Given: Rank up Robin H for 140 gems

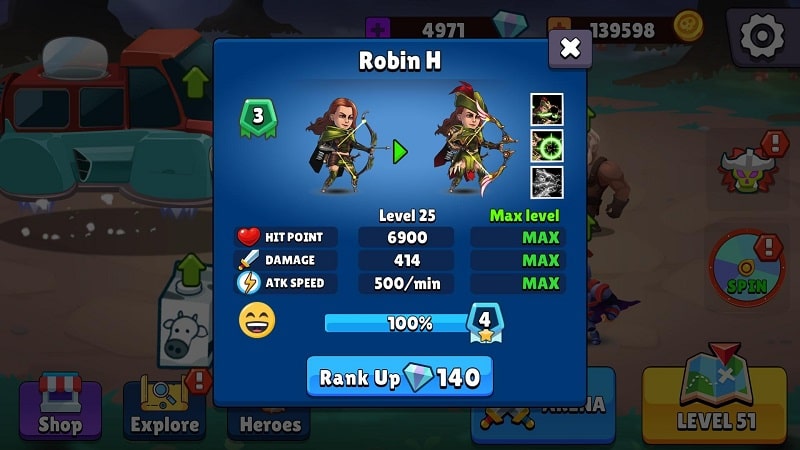Looking at the screenshot, I should coord(399,377).
